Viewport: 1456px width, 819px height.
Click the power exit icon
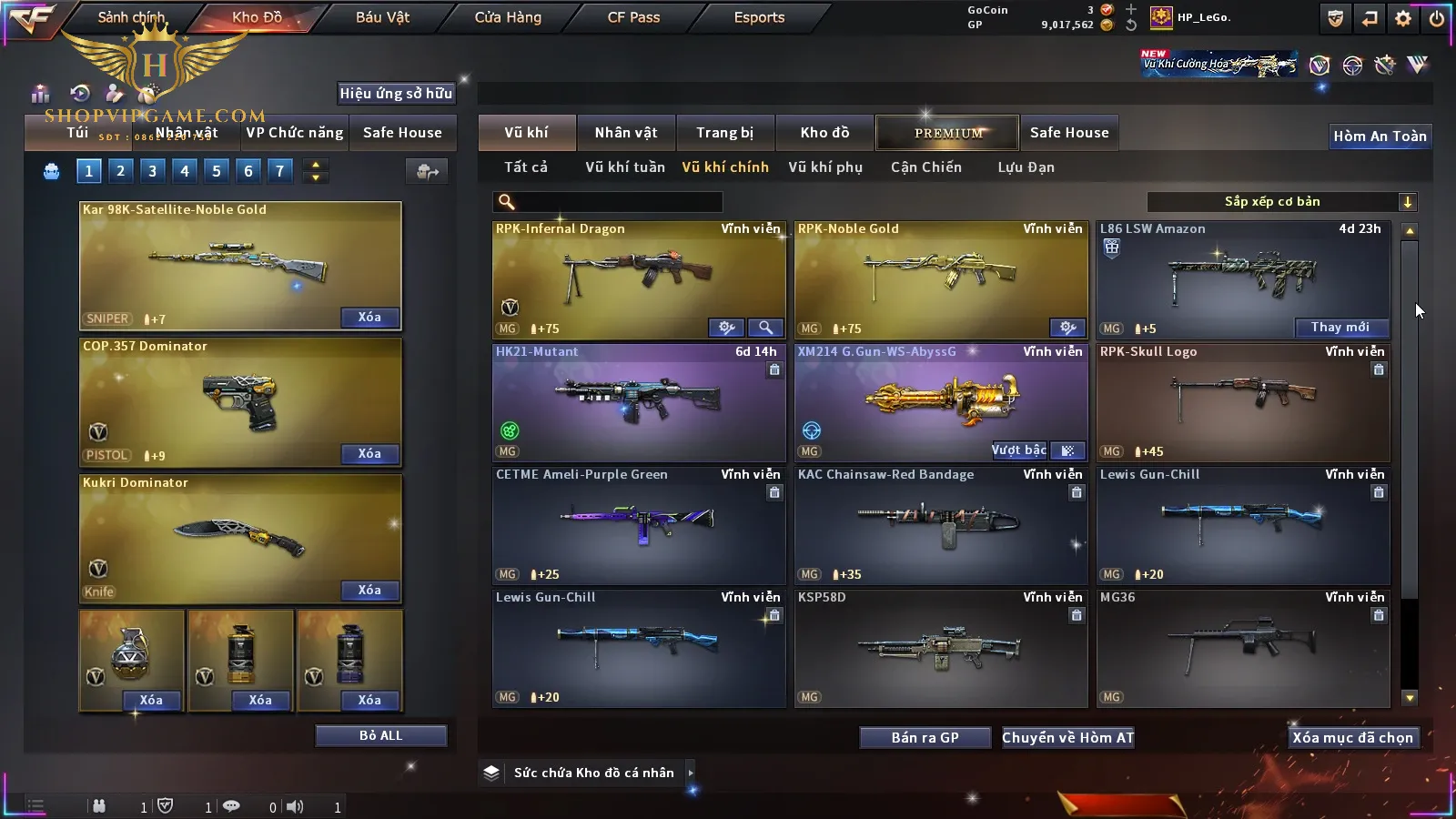coord(1437,18)
